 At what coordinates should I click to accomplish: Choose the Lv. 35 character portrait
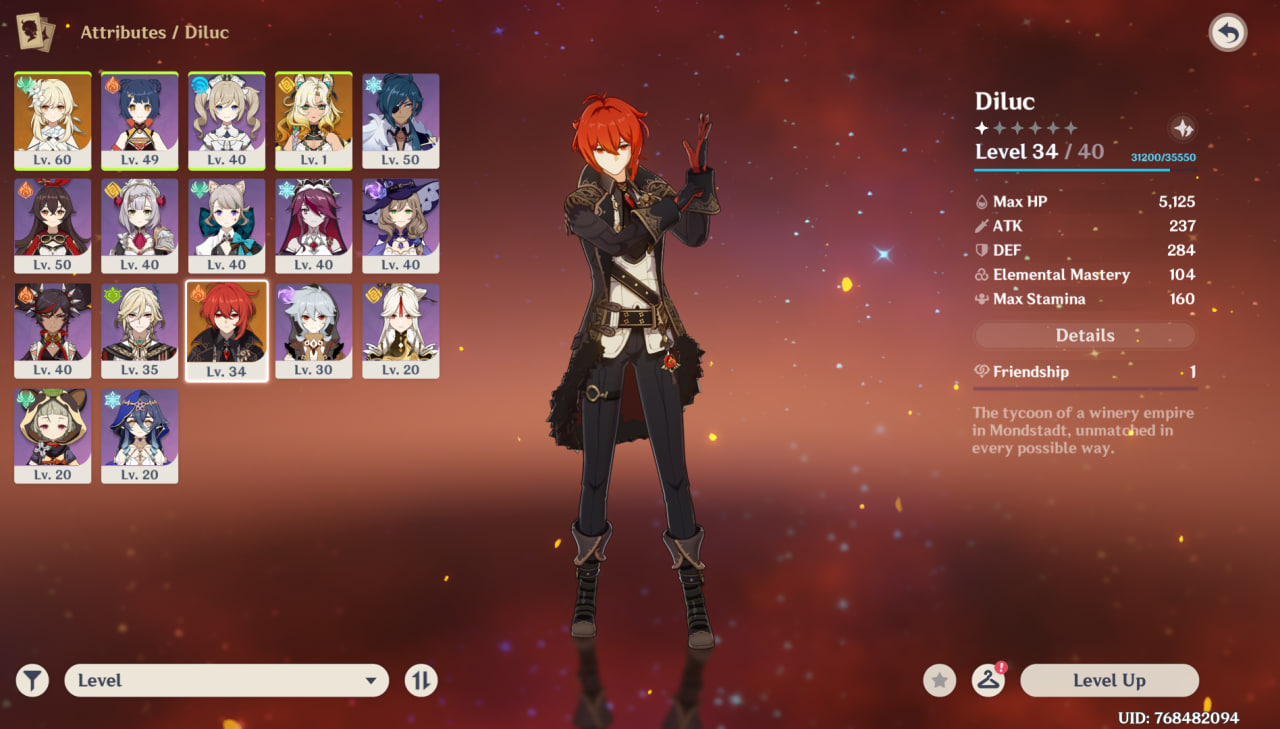click(x=140, y=330)
